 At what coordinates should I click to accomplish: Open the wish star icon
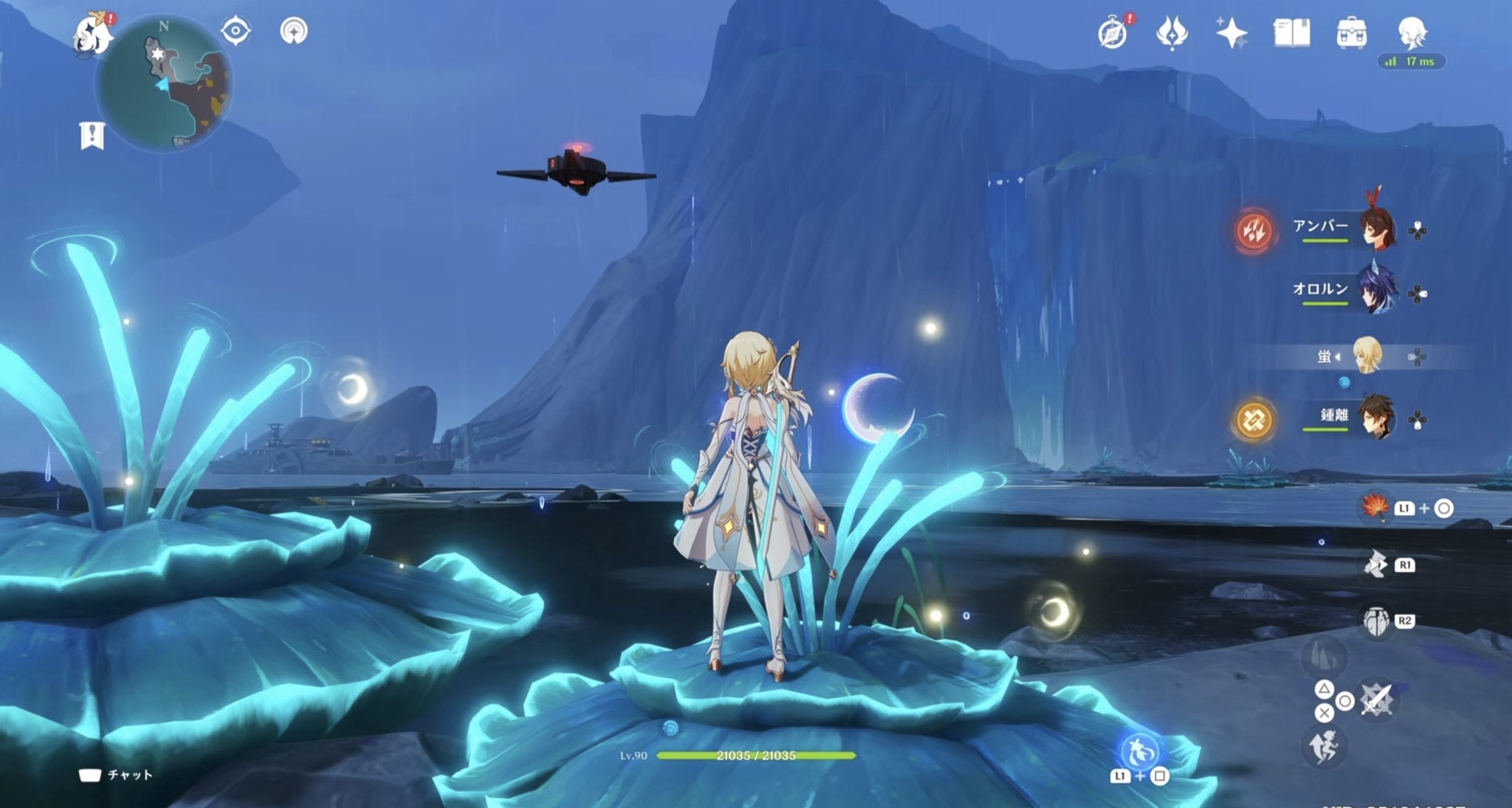point(1231,33)
